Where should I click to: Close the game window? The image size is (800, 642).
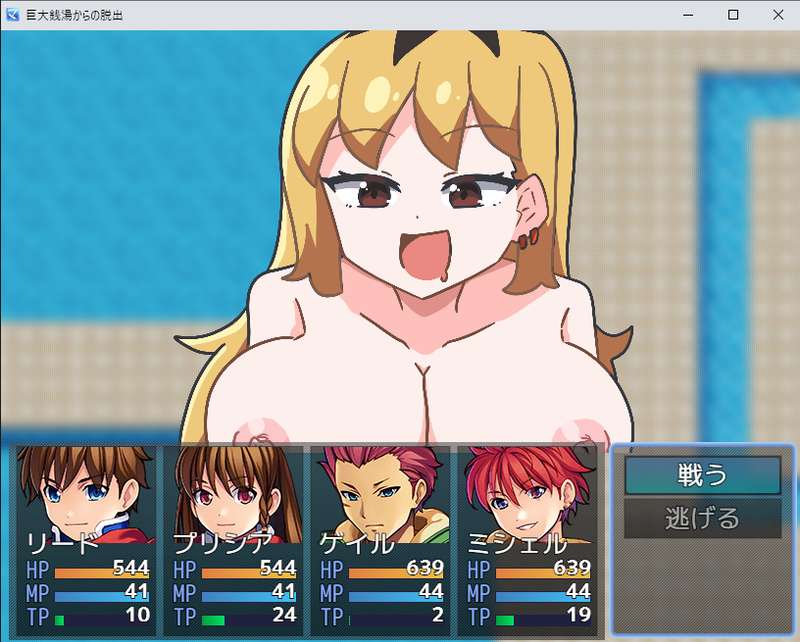click(x=778, y=15)
